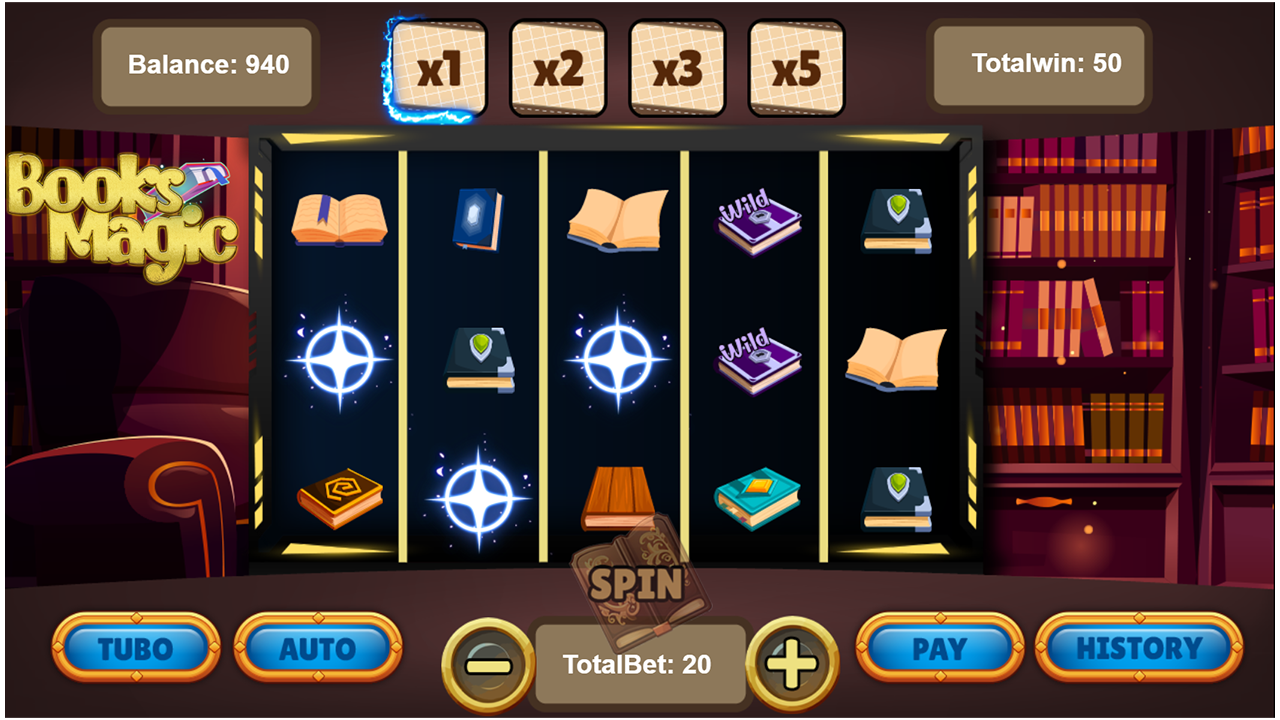Switch to the x5 multiplier
This screenshot has height=720, width=1280.
pyautogui.click(x=795, y=65)
